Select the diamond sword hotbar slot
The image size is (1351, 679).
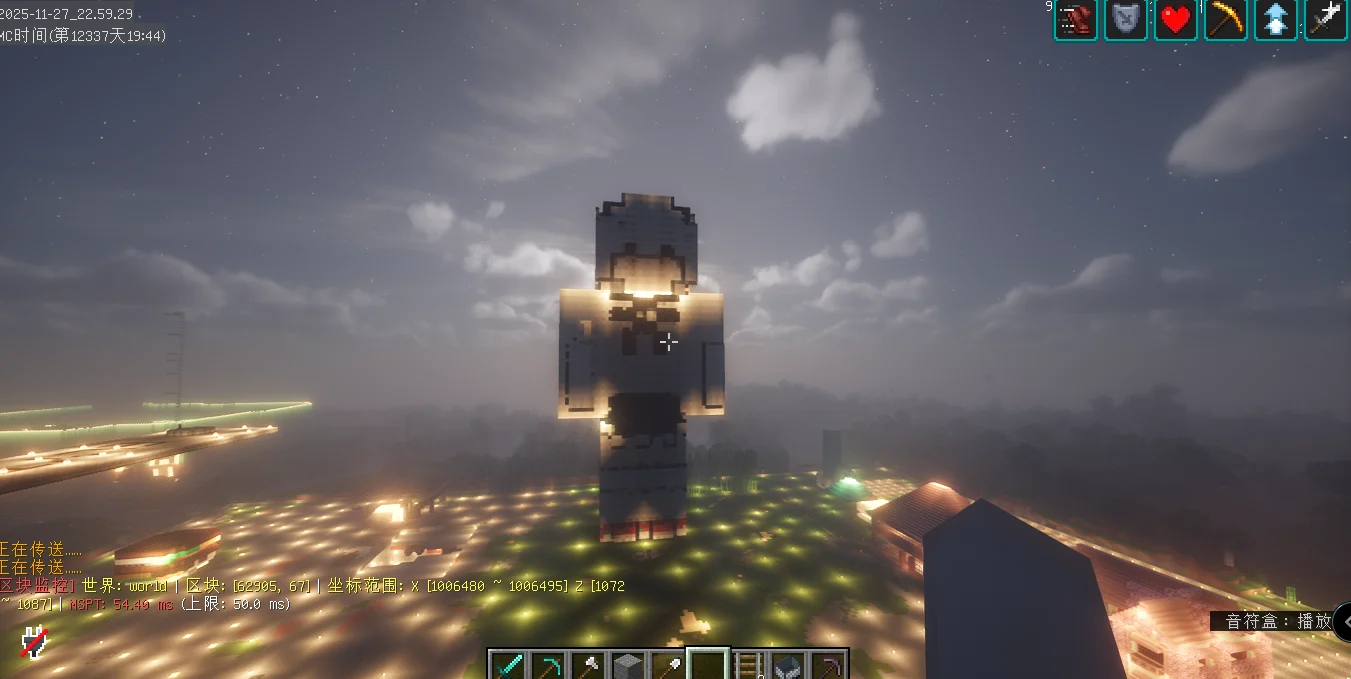click(x=509, y=665)
